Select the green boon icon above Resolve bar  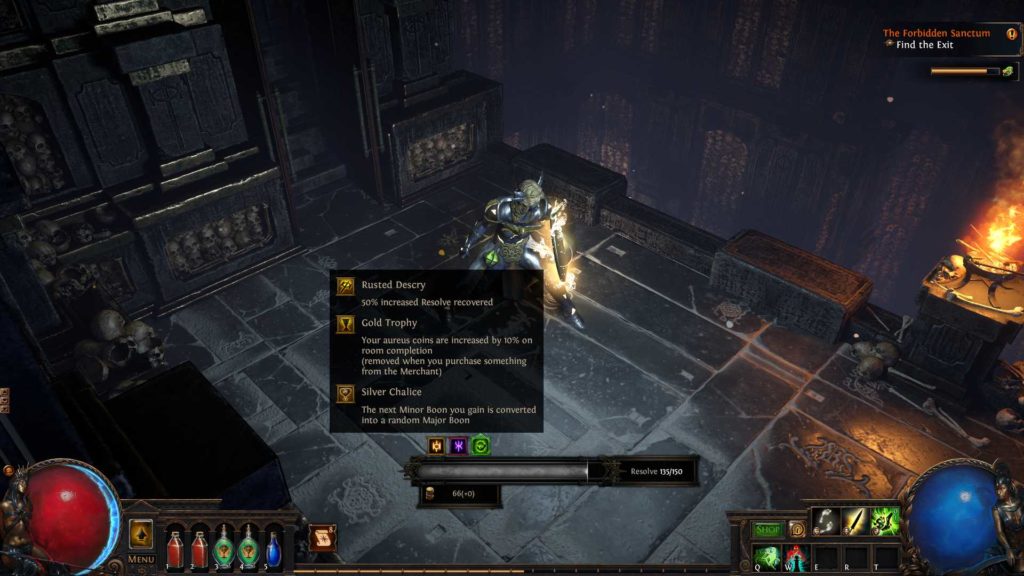[x=480, y=446]
